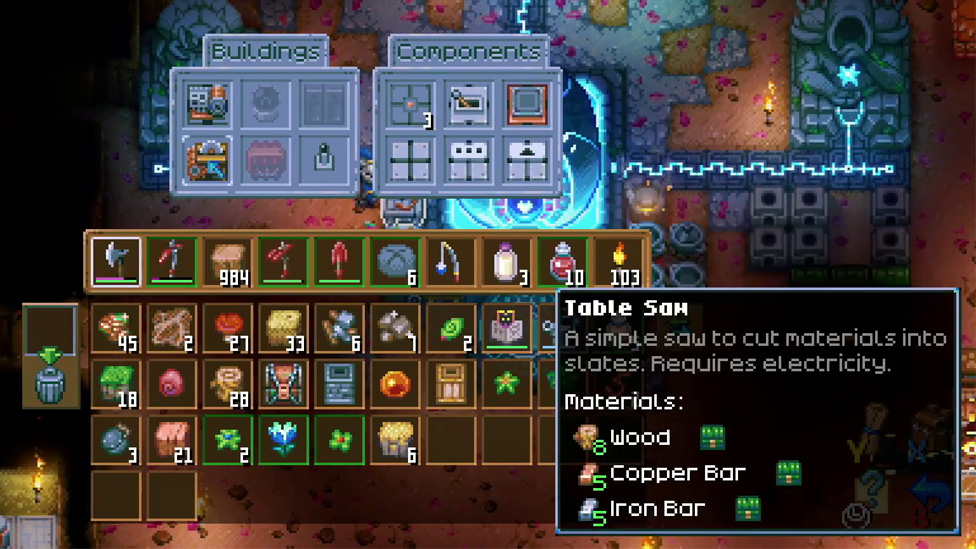Pick the gray stone stack of 6
The height and width of the screenshot is (549, 976).
[395, 262]
